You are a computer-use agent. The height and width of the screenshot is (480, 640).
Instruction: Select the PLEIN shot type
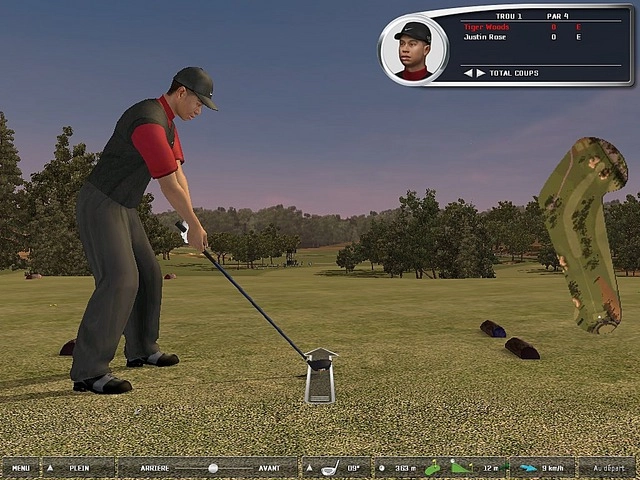[x=78, y=468]
